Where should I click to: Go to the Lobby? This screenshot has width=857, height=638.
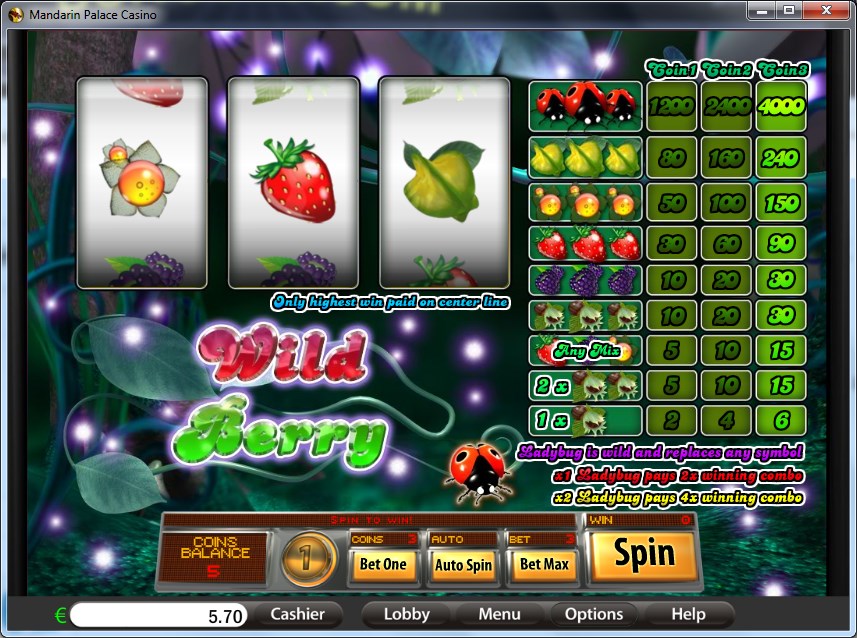click(x=407, y=614)
